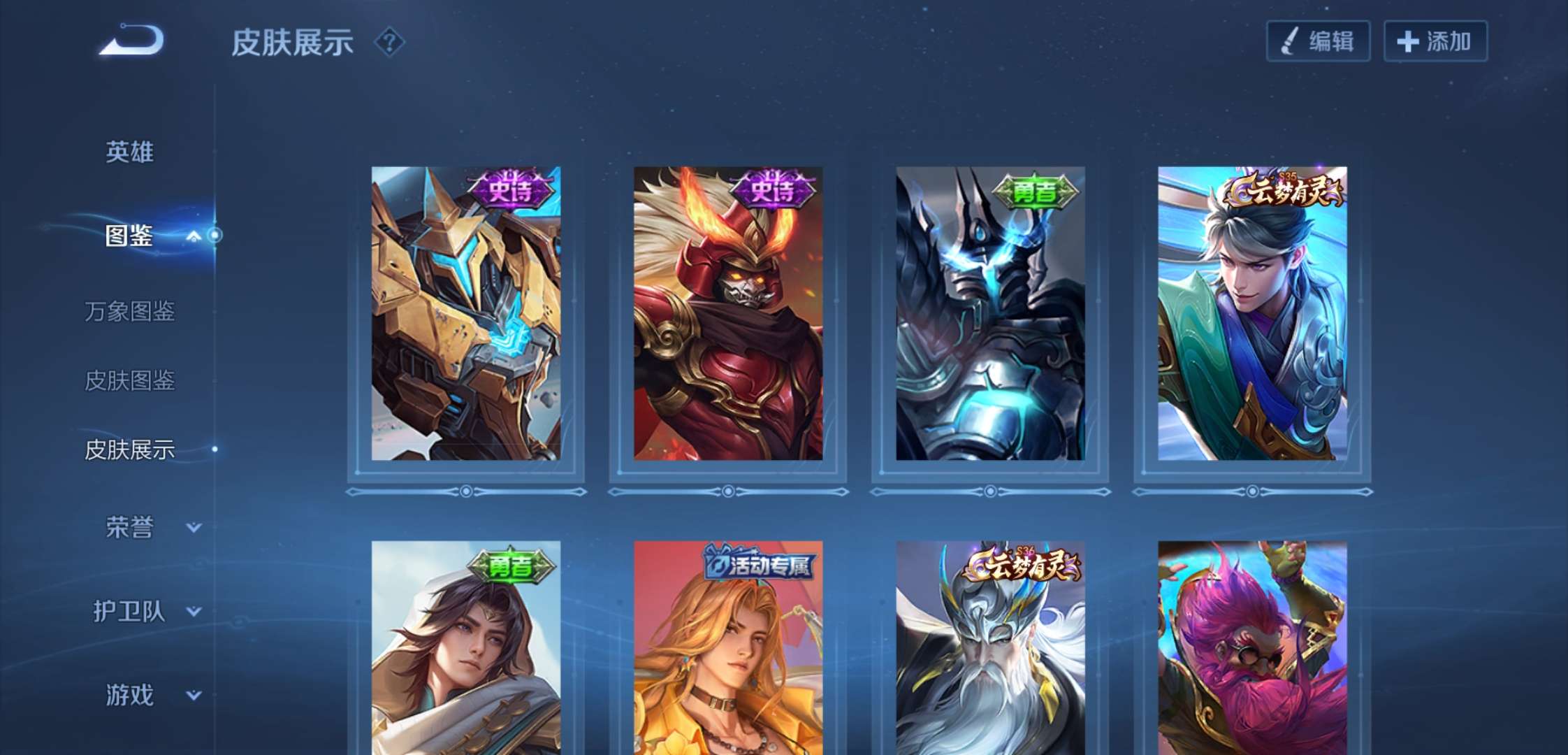Collapse the 图鉴 section
This screenshot has height=755, width=1568.
point(194,236)
